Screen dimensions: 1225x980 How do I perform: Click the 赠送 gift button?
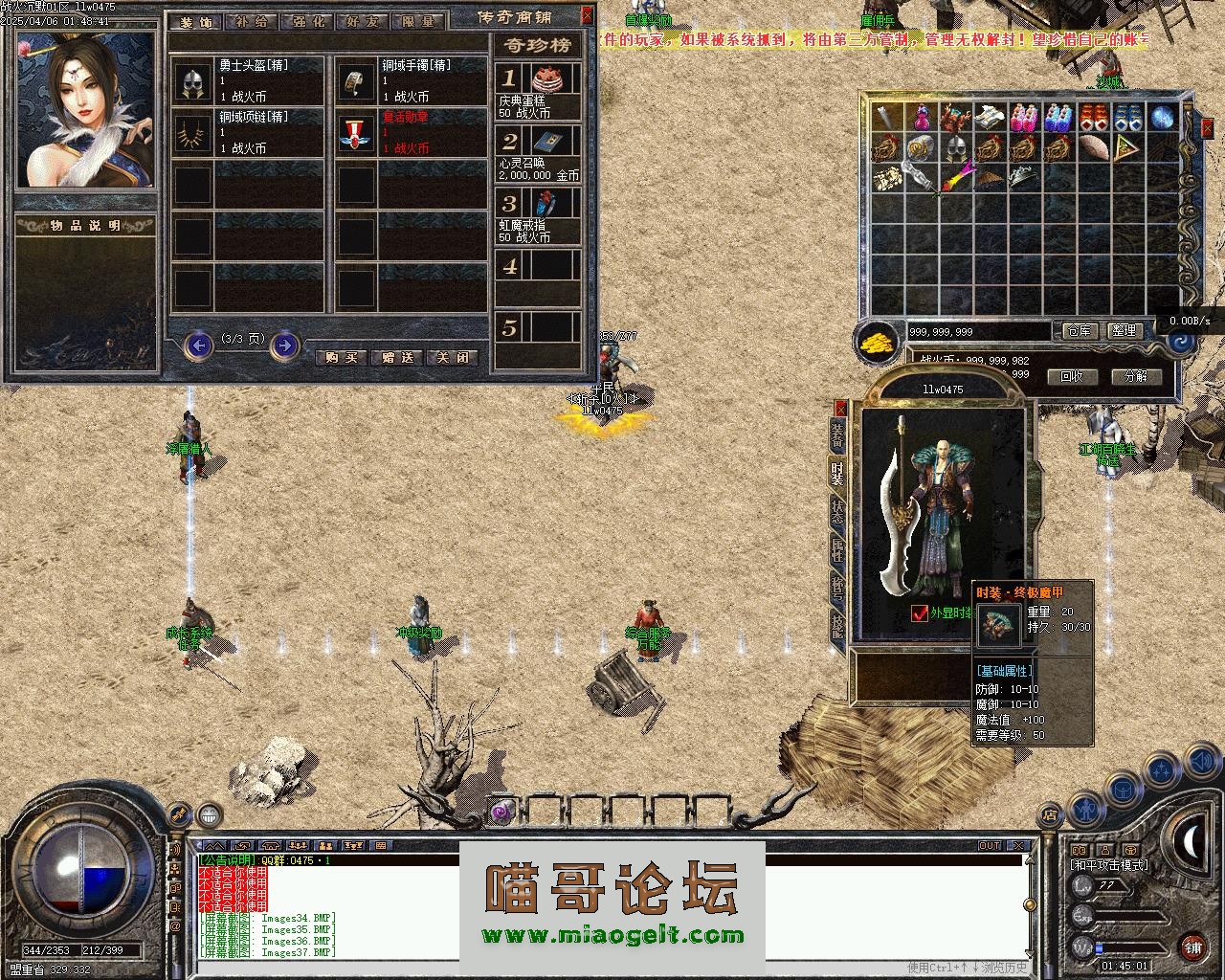coord(396,357)
